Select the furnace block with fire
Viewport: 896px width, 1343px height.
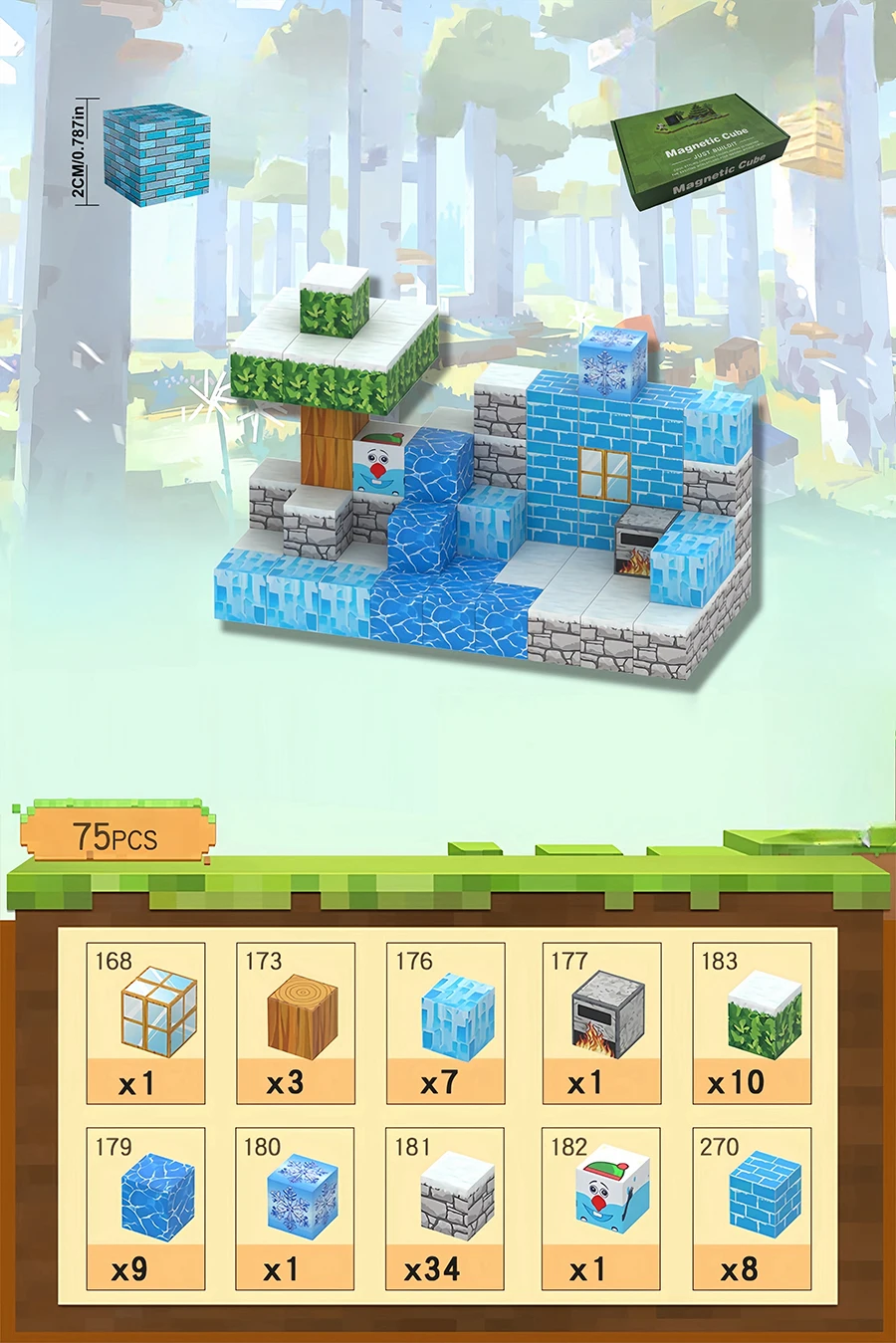(x=601, y=1022)
